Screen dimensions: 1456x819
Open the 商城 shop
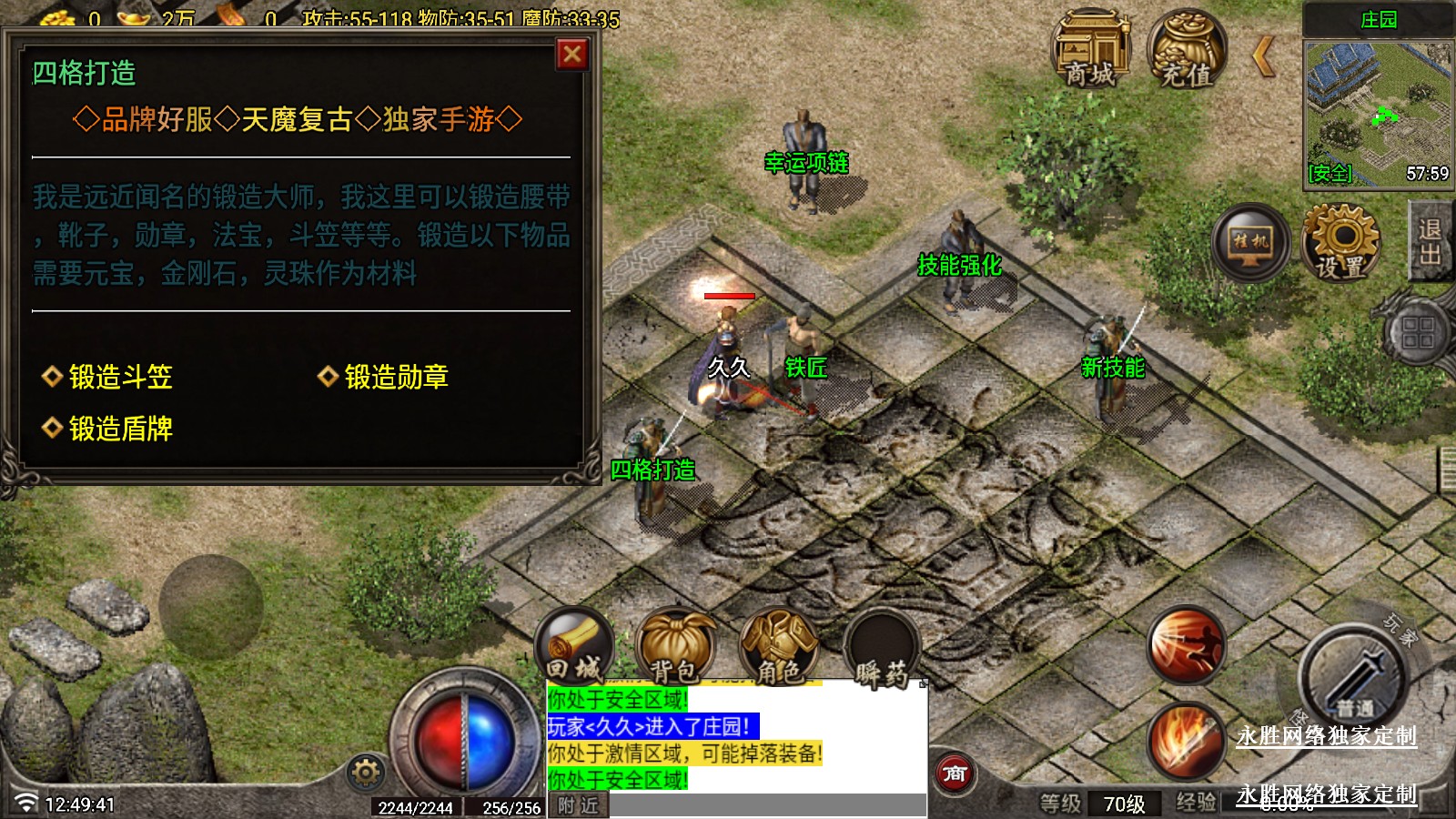tap(1090, 51)
